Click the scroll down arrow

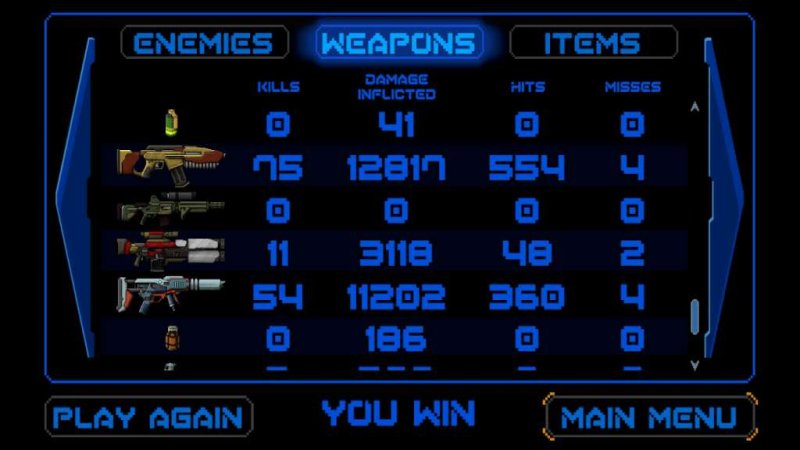point(695,366)
